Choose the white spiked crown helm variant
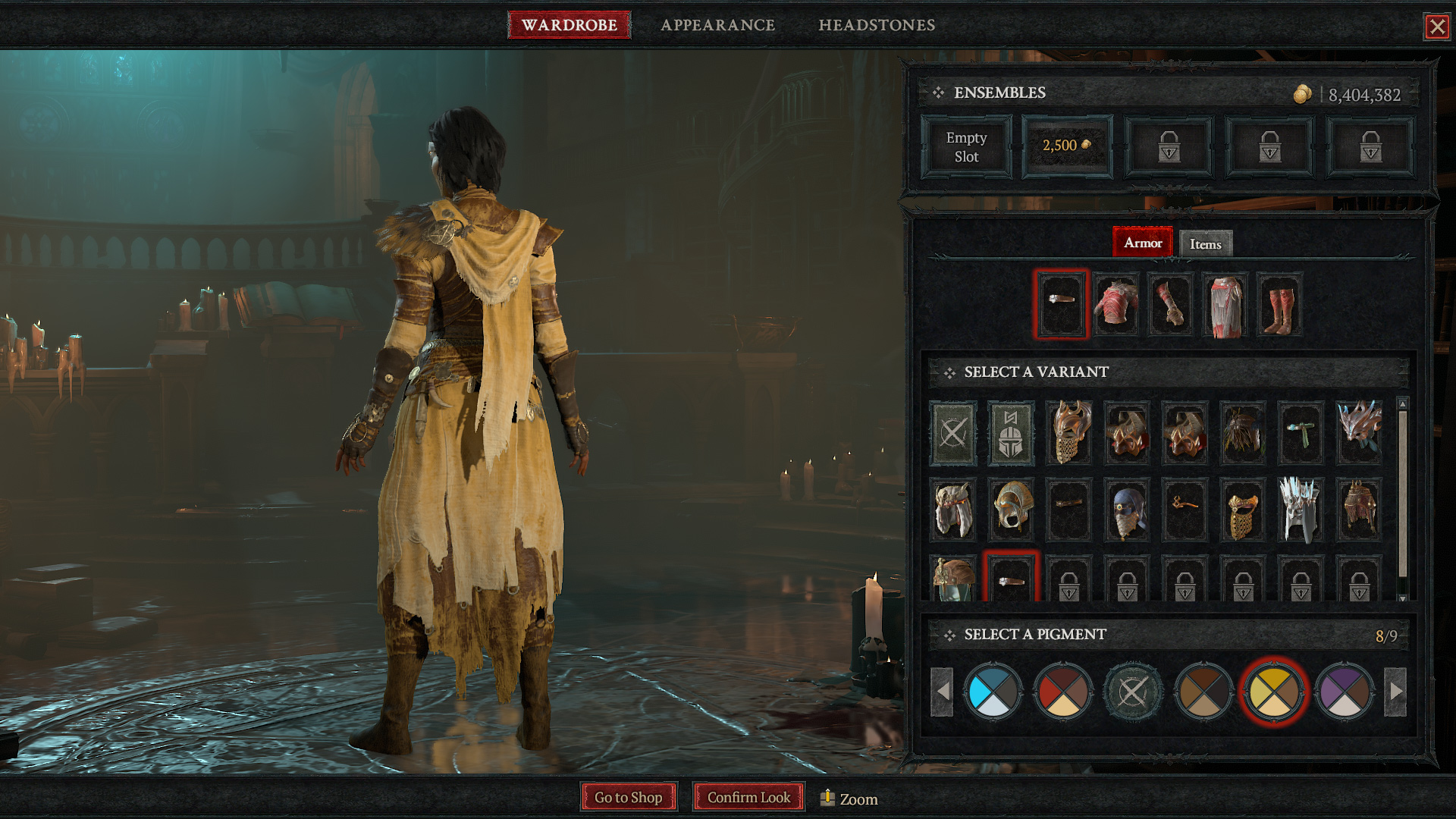1456x819 pixels. pos(1301,509)
